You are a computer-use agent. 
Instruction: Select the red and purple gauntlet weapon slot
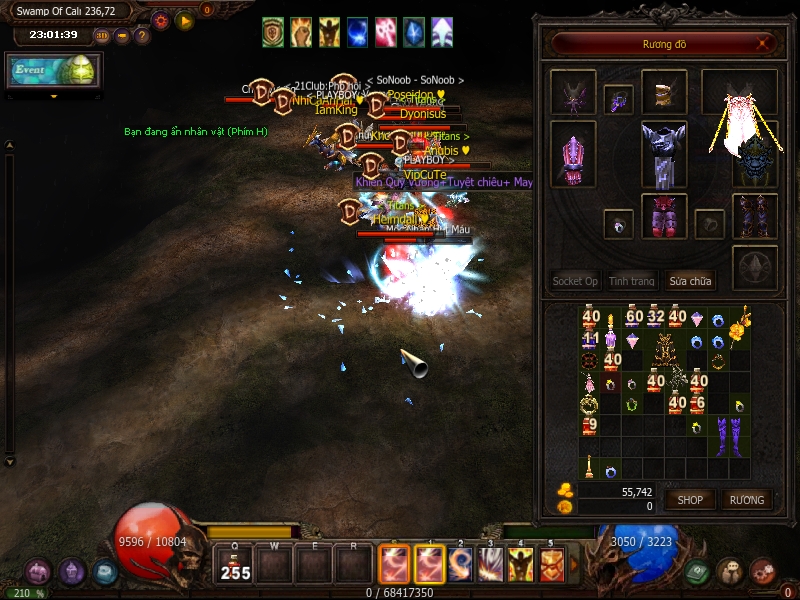tap(573, 155)
